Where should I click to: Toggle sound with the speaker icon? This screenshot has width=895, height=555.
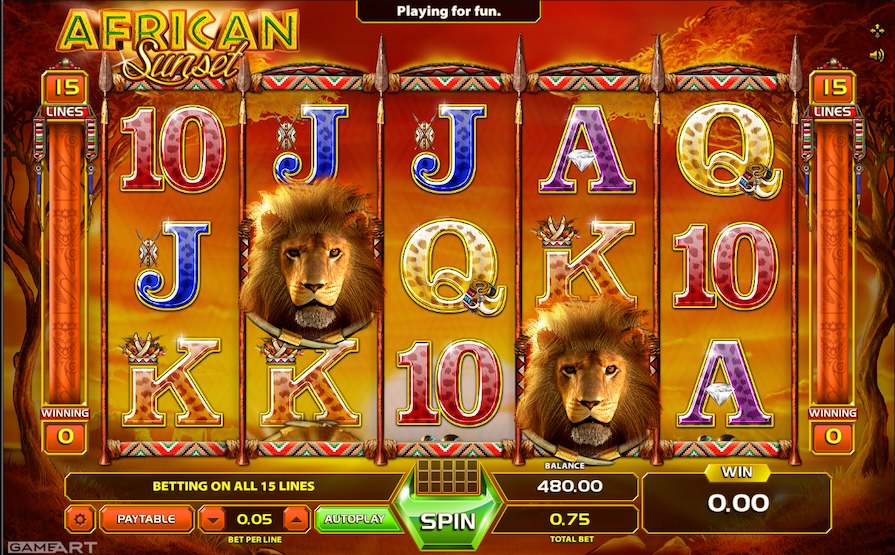tap(876, 54)
